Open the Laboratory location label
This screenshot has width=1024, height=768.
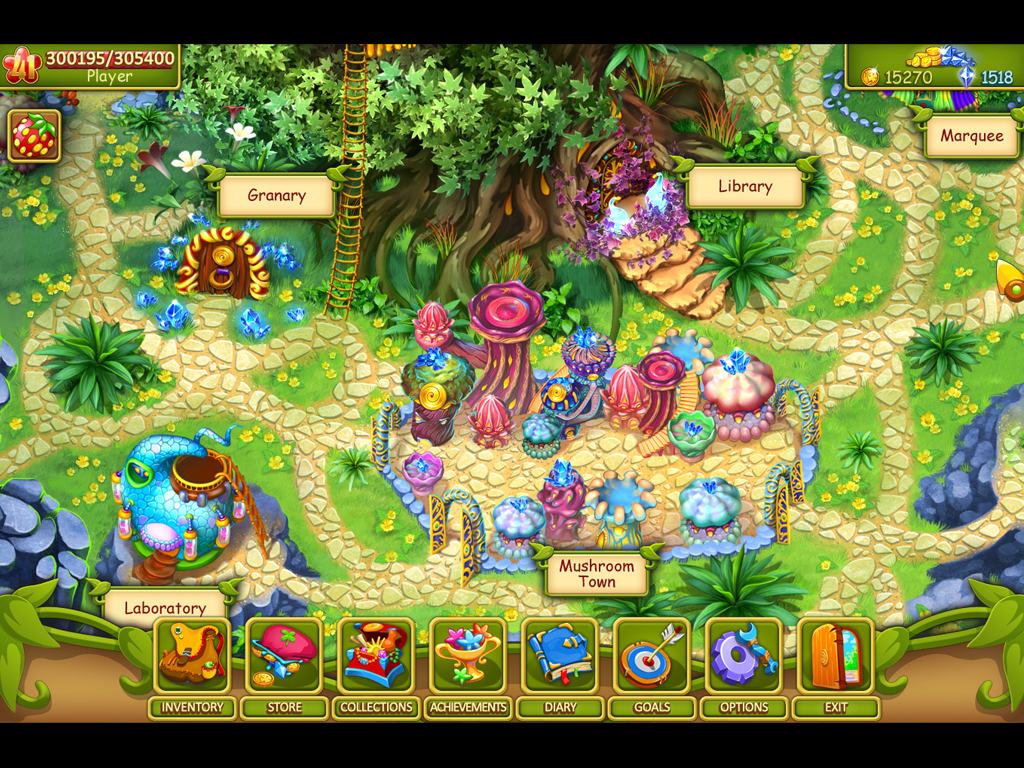click(165, 607)
